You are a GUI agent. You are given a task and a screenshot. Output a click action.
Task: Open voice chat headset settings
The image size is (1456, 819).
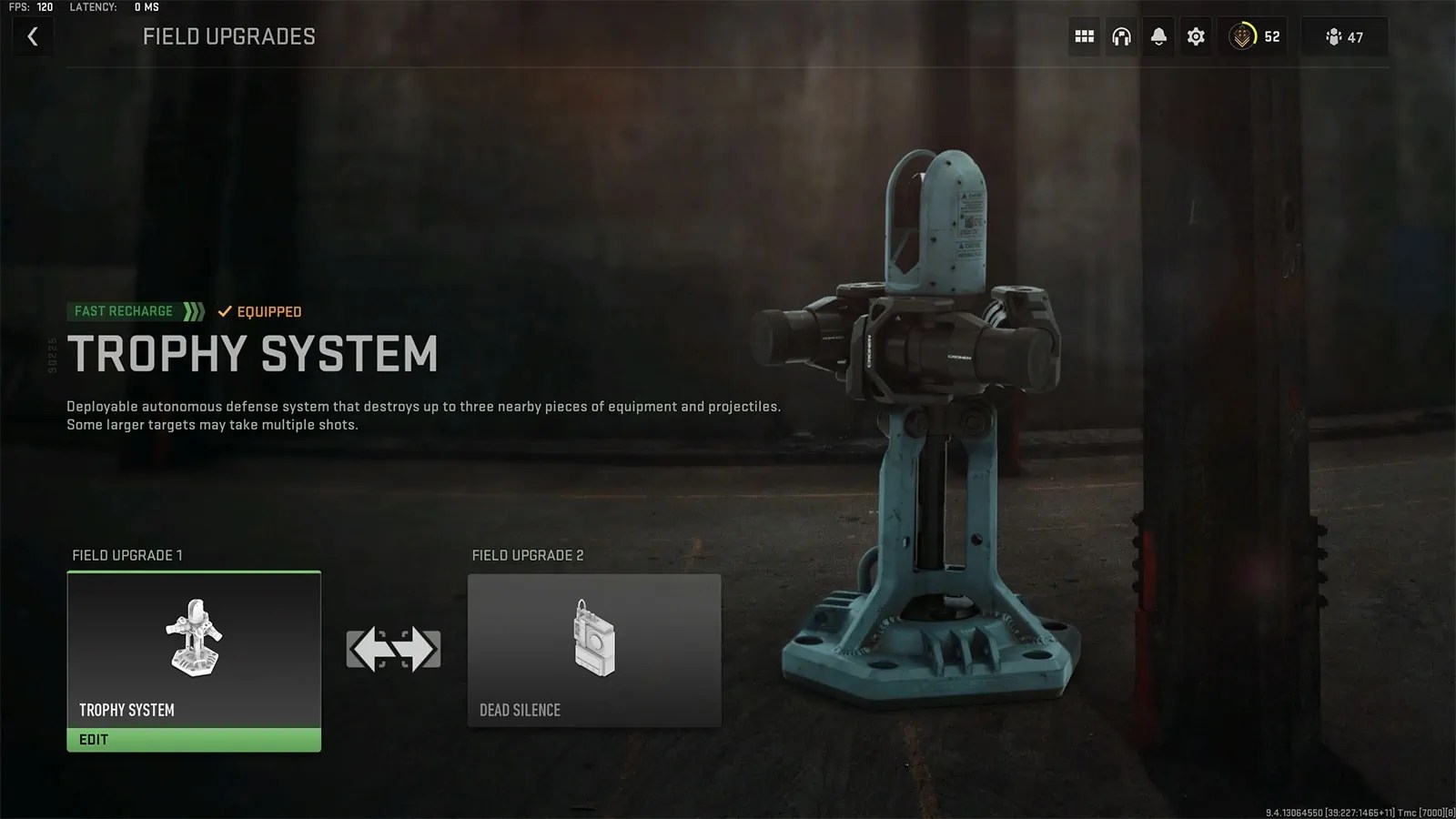[x=1121, y=36]
